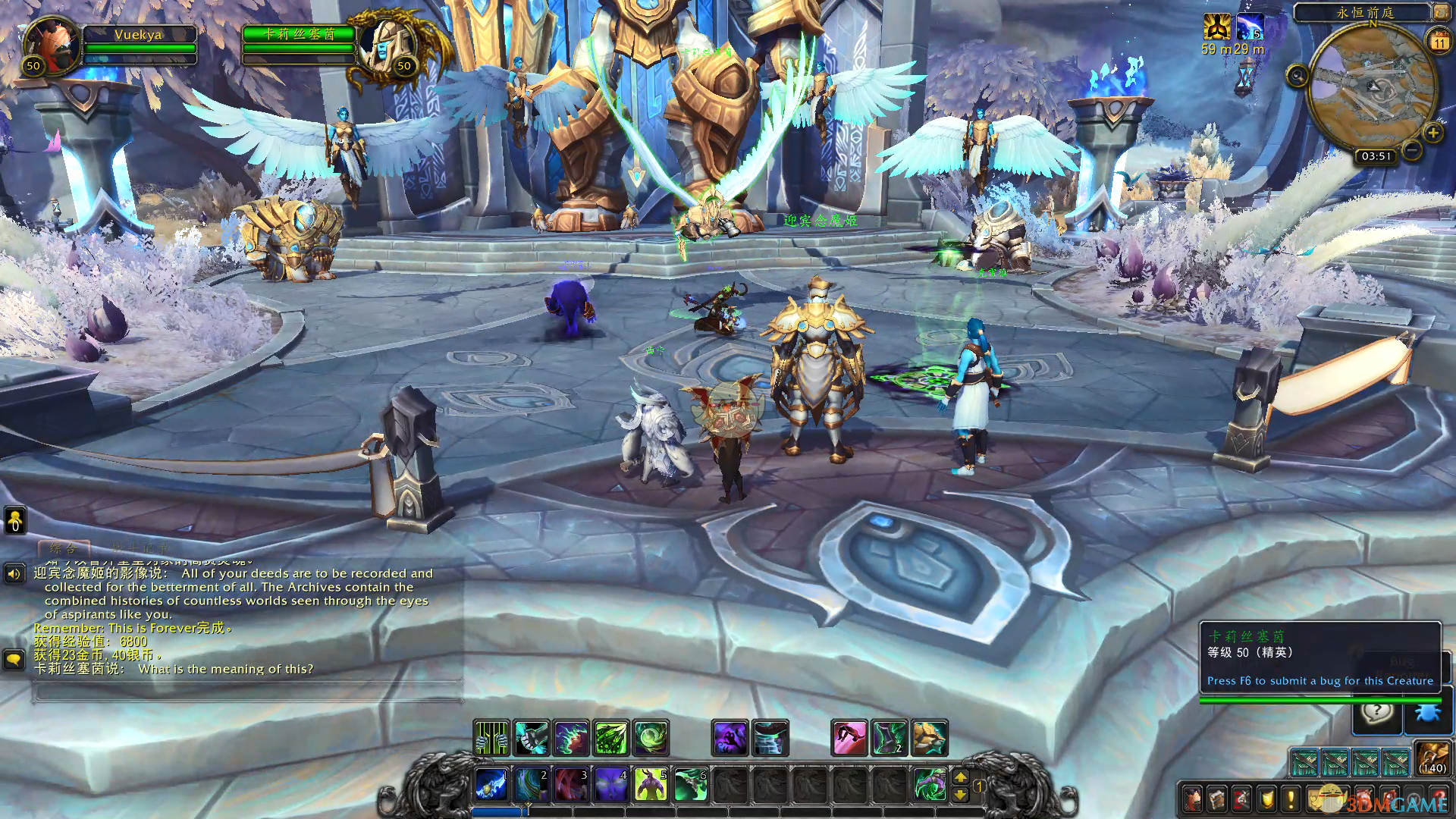Activate the green swirling orb ability
Image resolution: width=1456 pixels, height=819 pixels.
651,738
